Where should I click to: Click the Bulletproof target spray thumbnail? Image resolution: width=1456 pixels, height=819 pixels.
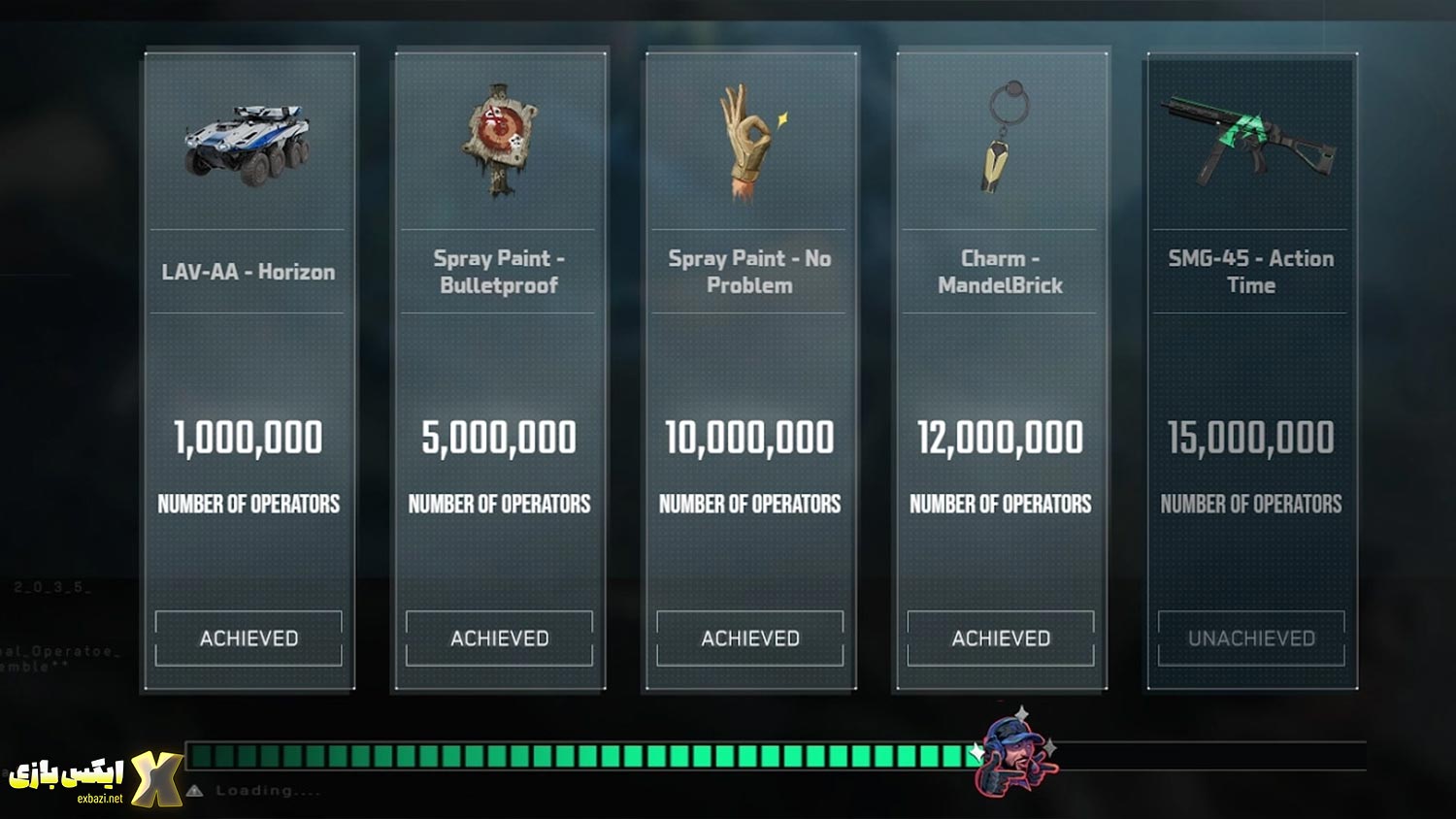pyautogui.click(x=499, y=139)
